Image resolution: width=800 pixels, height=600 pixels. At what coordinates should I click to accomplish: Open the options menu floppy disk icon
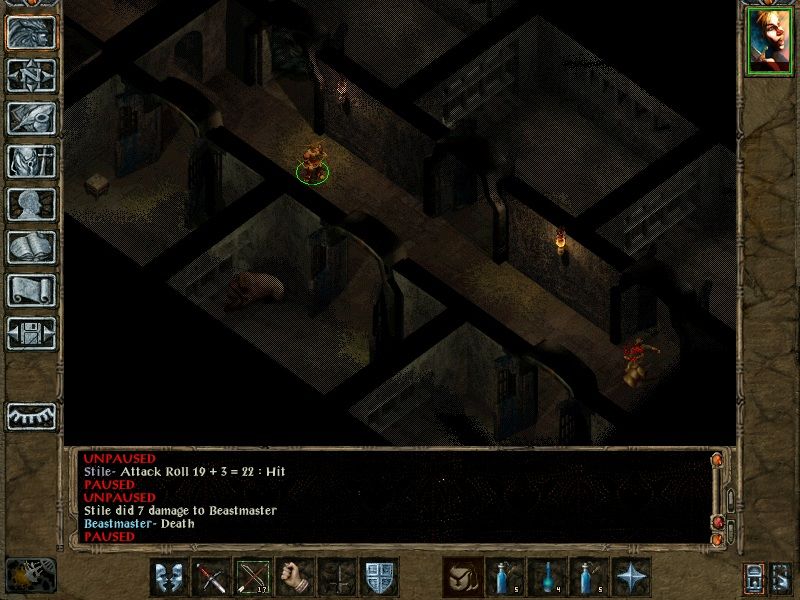[31, 333]
